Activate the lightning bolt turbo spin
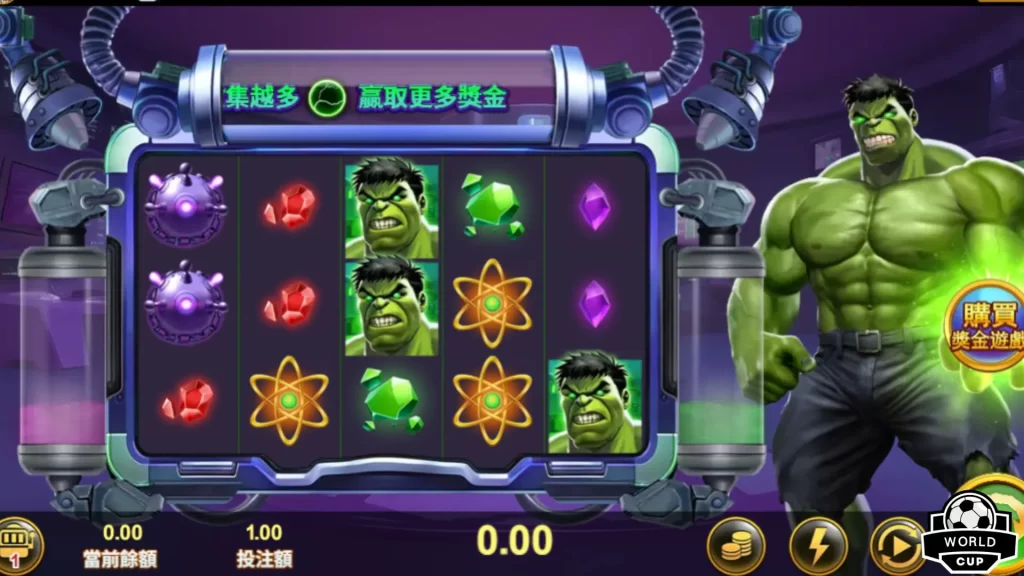The width and height of the screenshot is (1024, 576). click(818, 546)
